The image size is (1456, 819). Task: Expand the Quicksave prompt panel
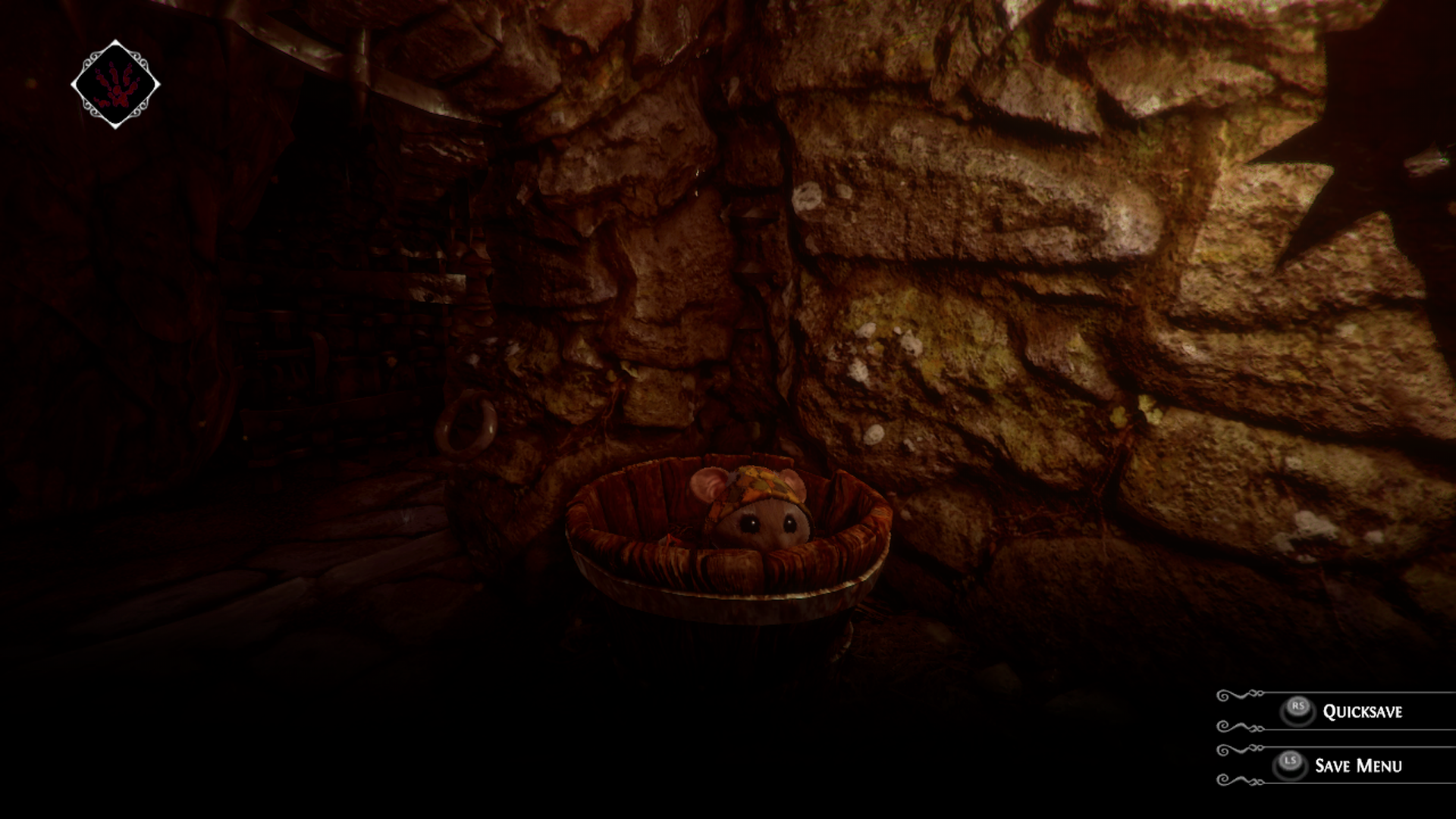point(1335,711)
